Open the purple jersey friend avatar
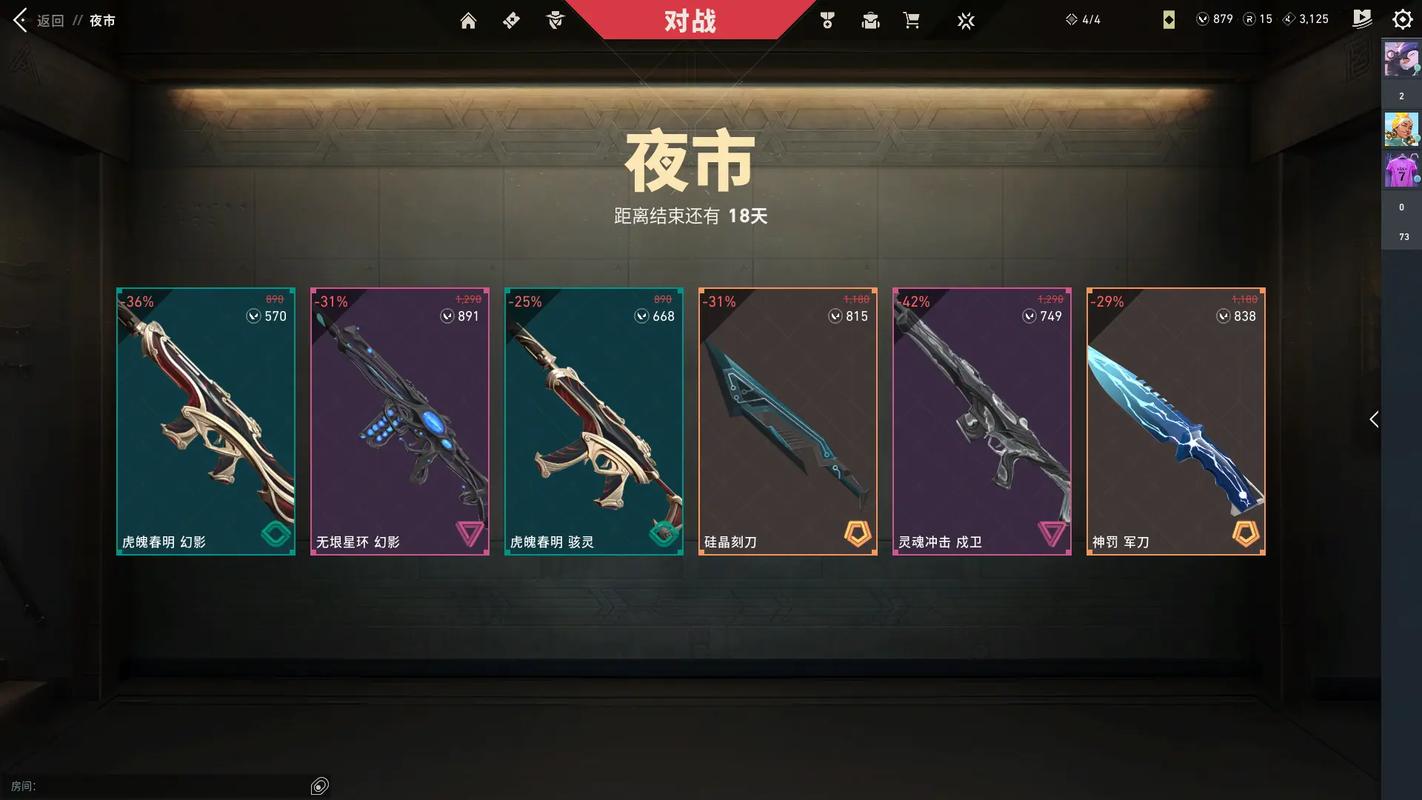 coord(1401,170)
